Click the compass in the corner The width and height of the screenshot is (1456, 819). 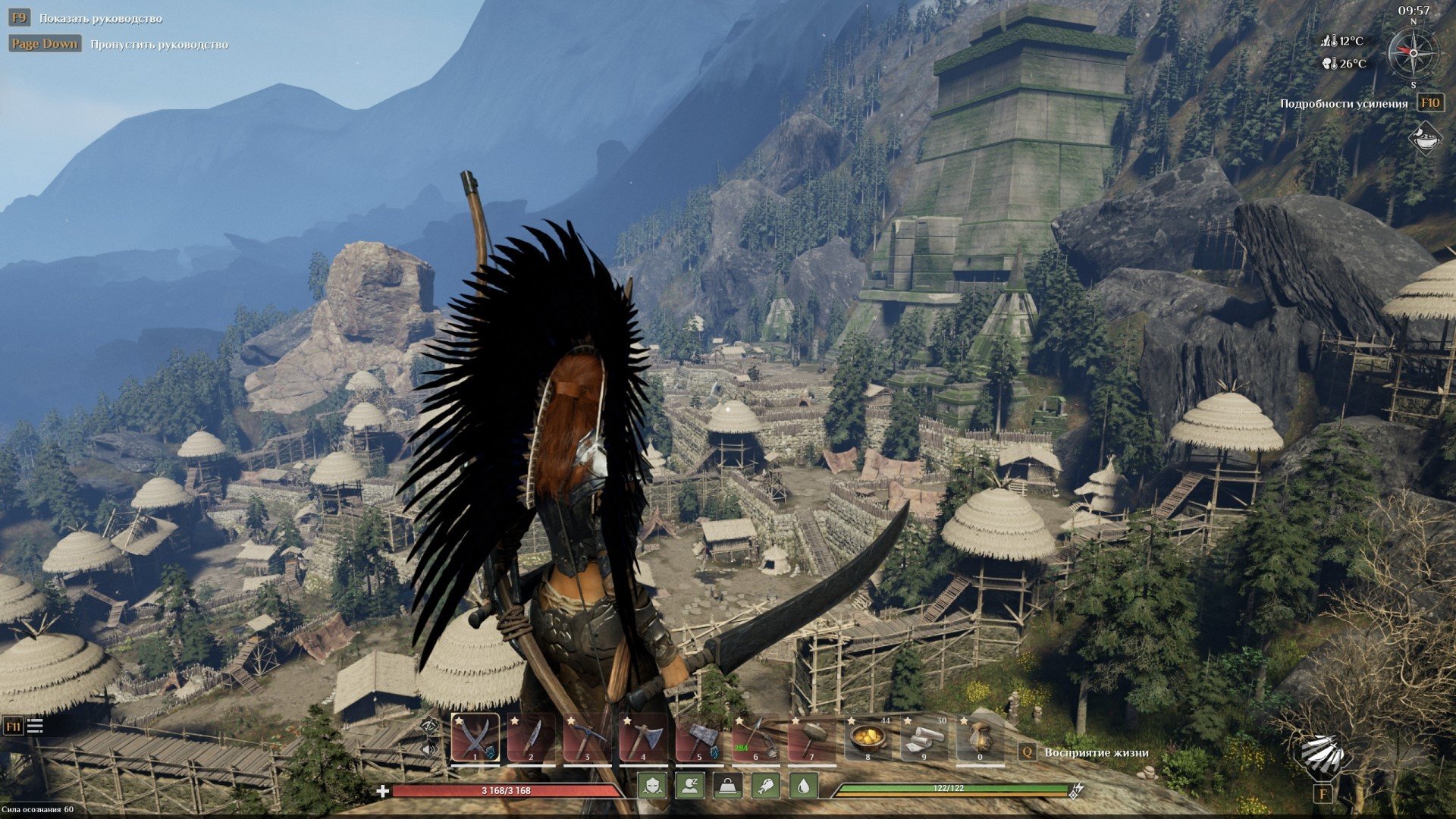[1413, 52]
